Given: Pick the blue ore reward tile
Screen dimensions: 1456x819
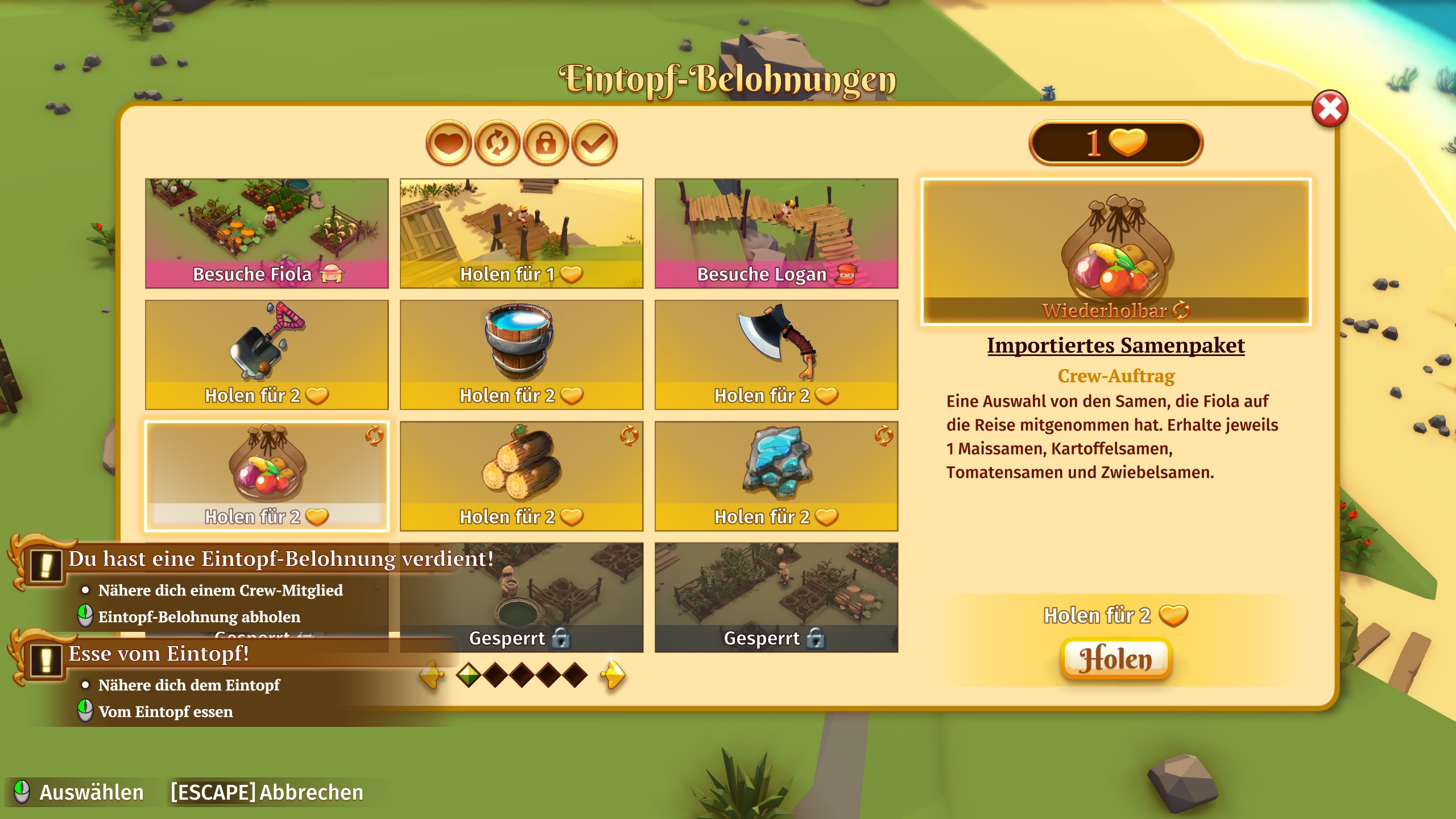Looking at the screenshot, I should tap(776, 476).
